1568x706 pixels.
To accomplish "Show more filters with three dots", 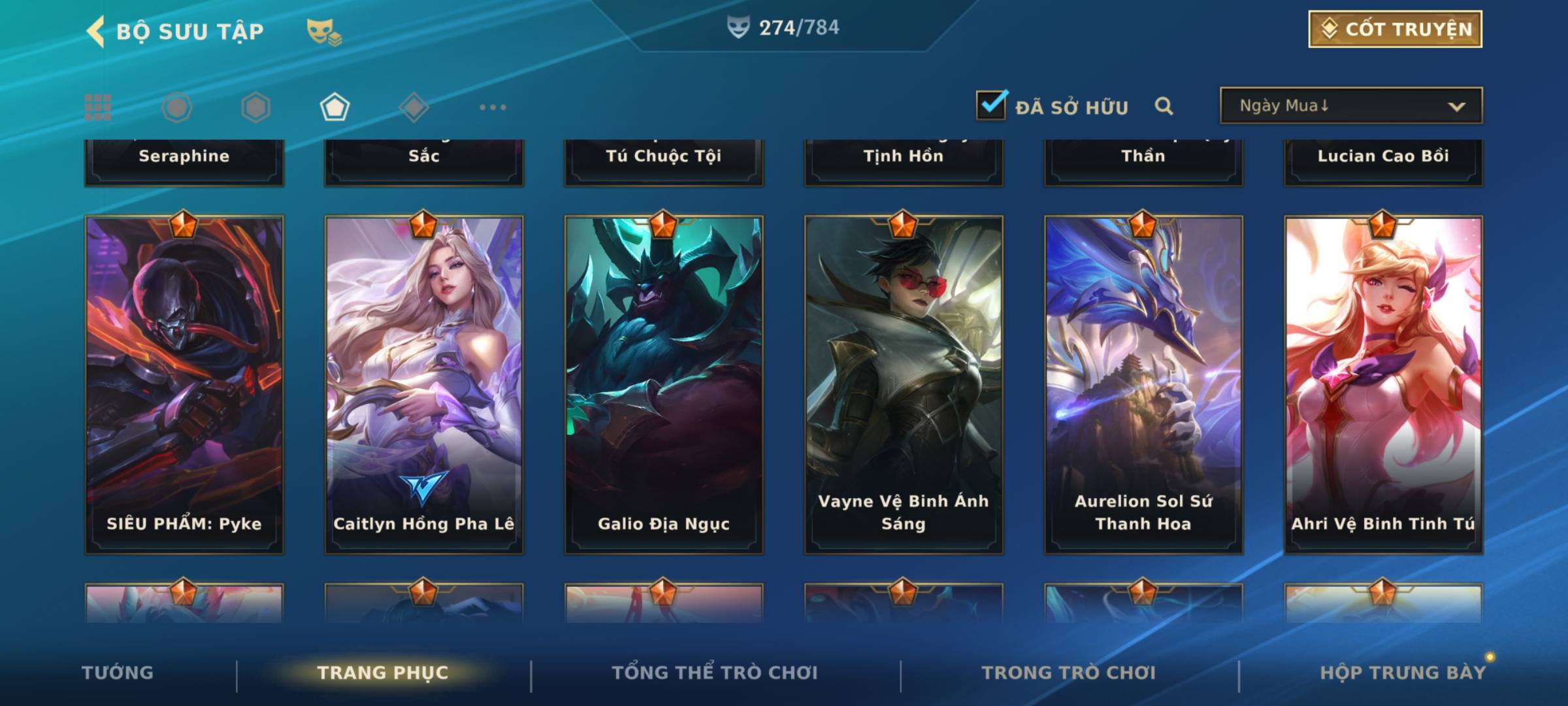I will [x=493, y=107].
